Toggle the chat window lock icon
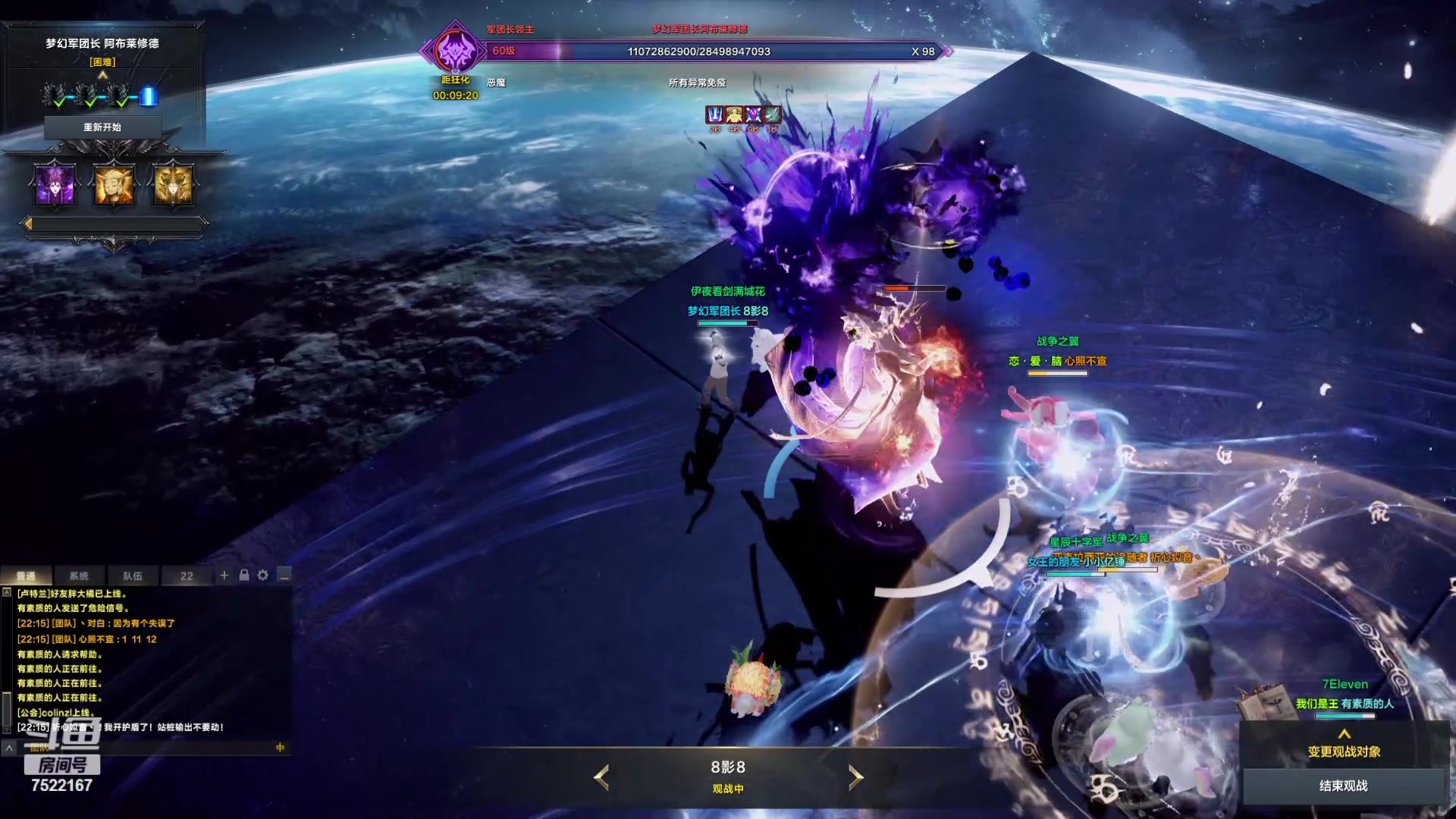 click(244, 576)
